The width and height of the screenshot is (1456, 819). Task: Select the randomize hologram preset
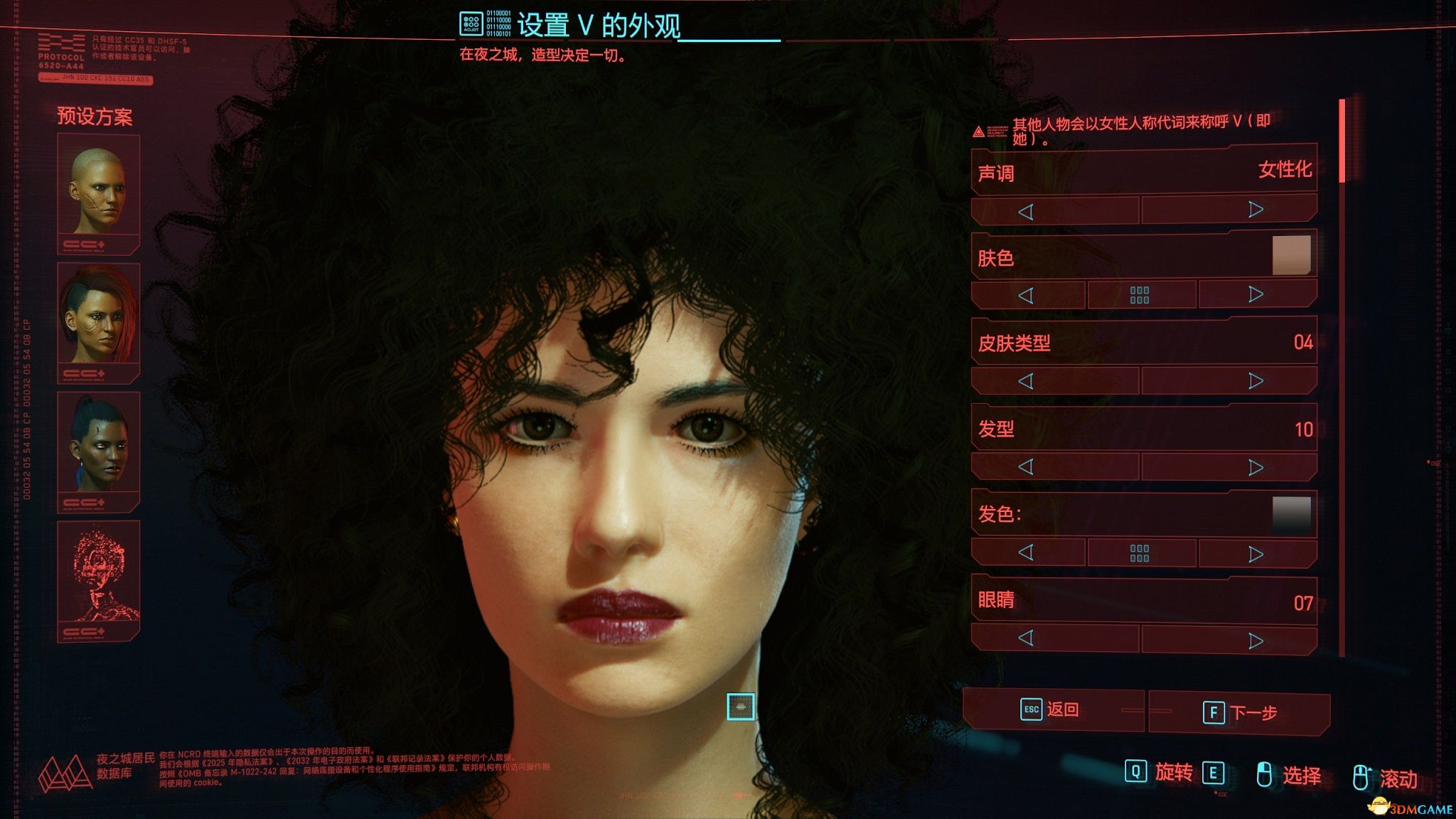coord(98,579)
